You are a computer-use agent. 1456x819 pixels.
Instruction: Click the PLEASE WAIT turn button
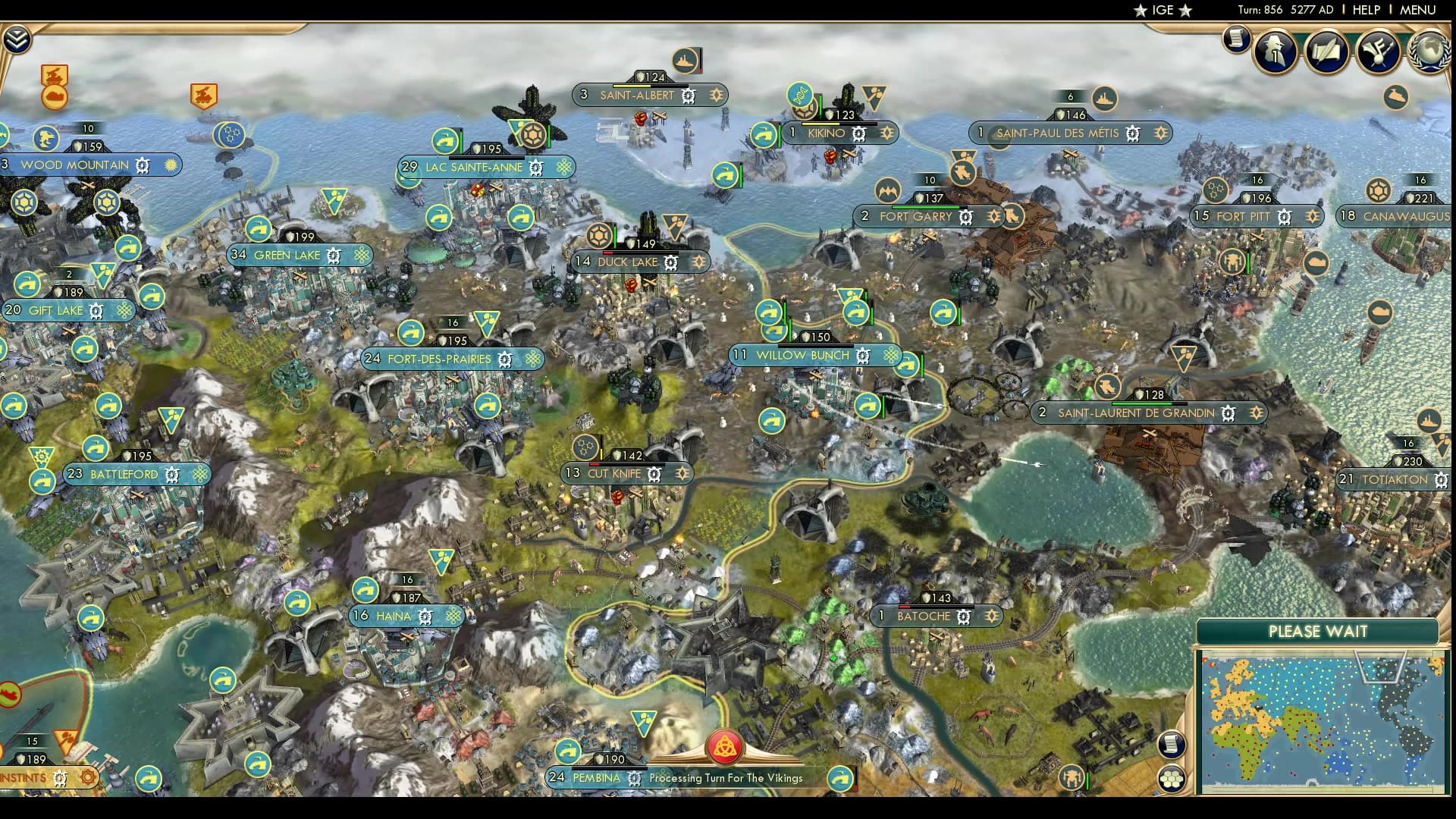[x=1317, y=631]
